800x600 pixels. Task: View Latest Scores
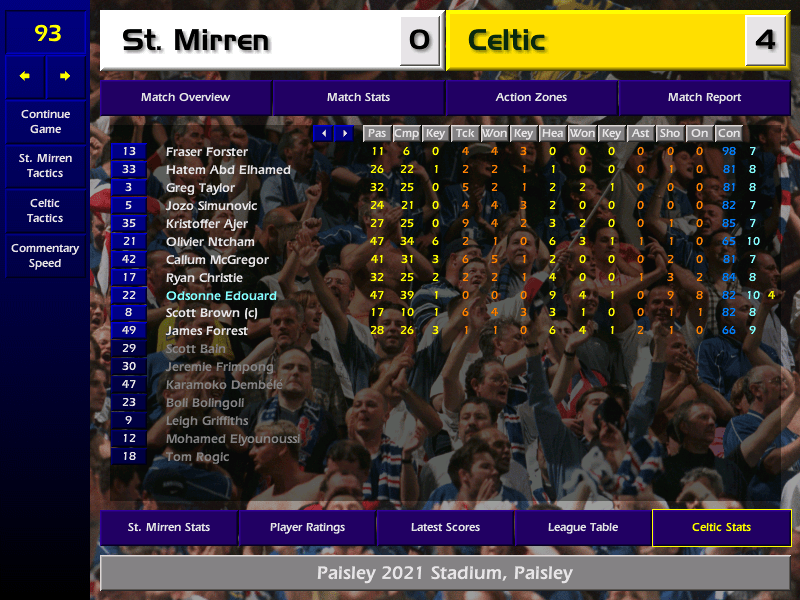click(x=445, y=527)
